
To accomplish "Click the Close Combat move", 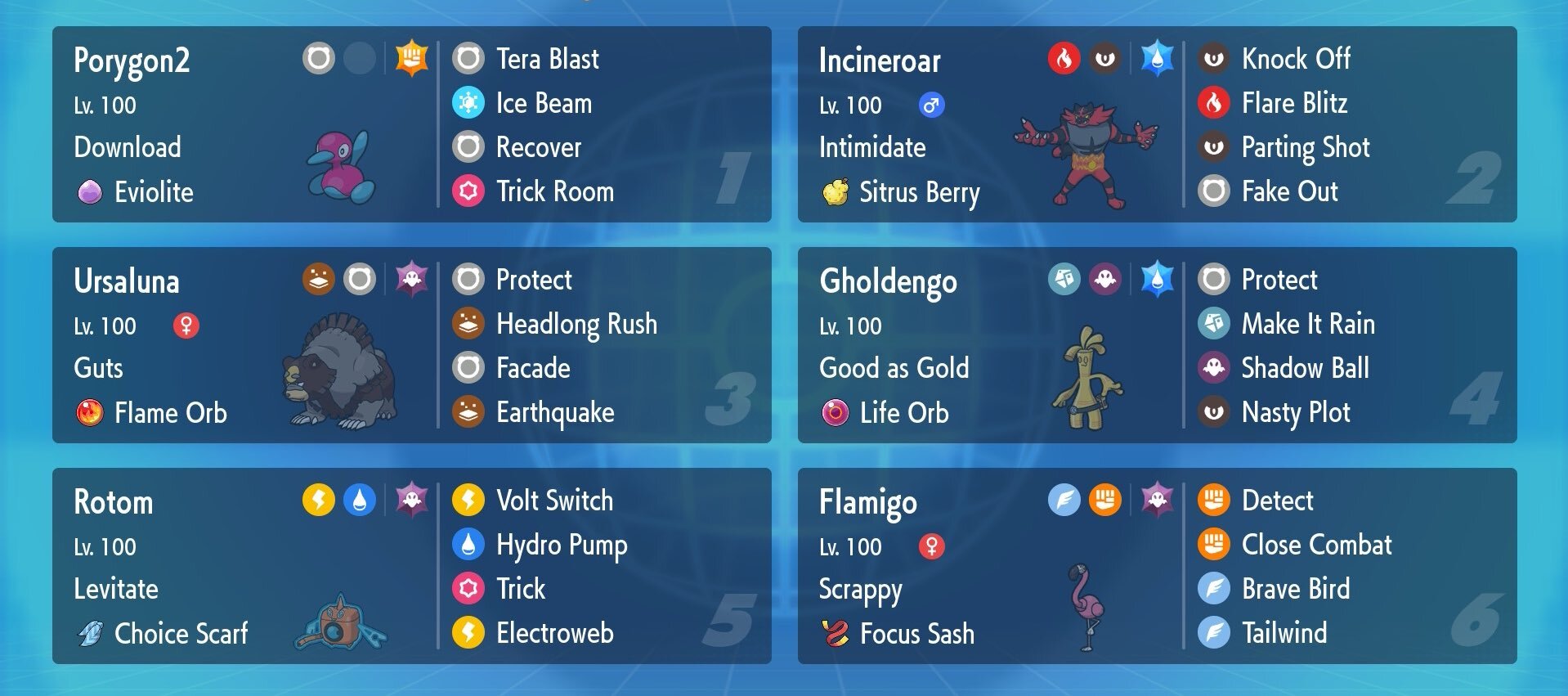I will click(x=1316, y=545).
